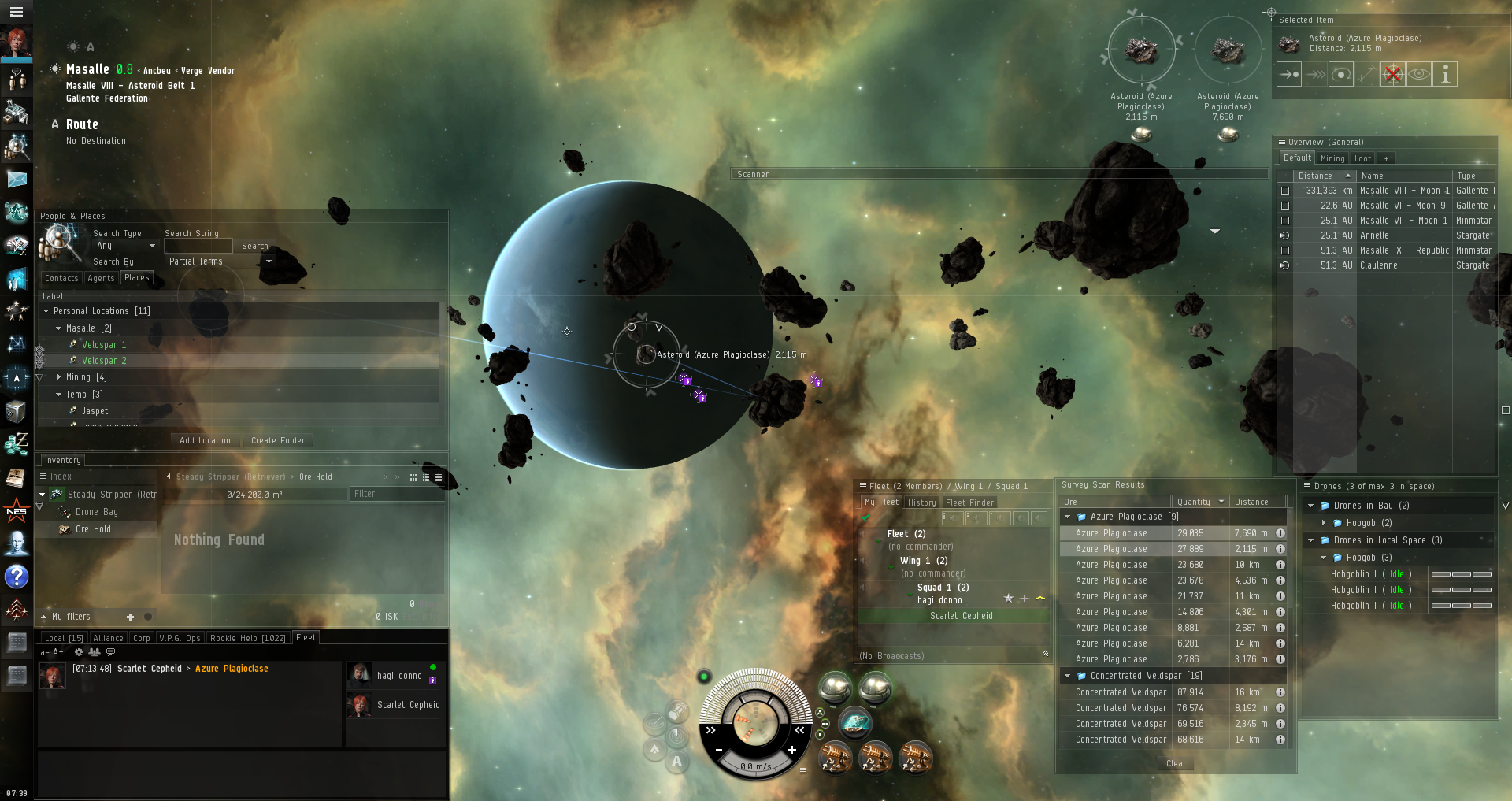Select the Drone Bay in inventory tree
This screenshot has width=1512, height=801.
(x=96, y=512)
